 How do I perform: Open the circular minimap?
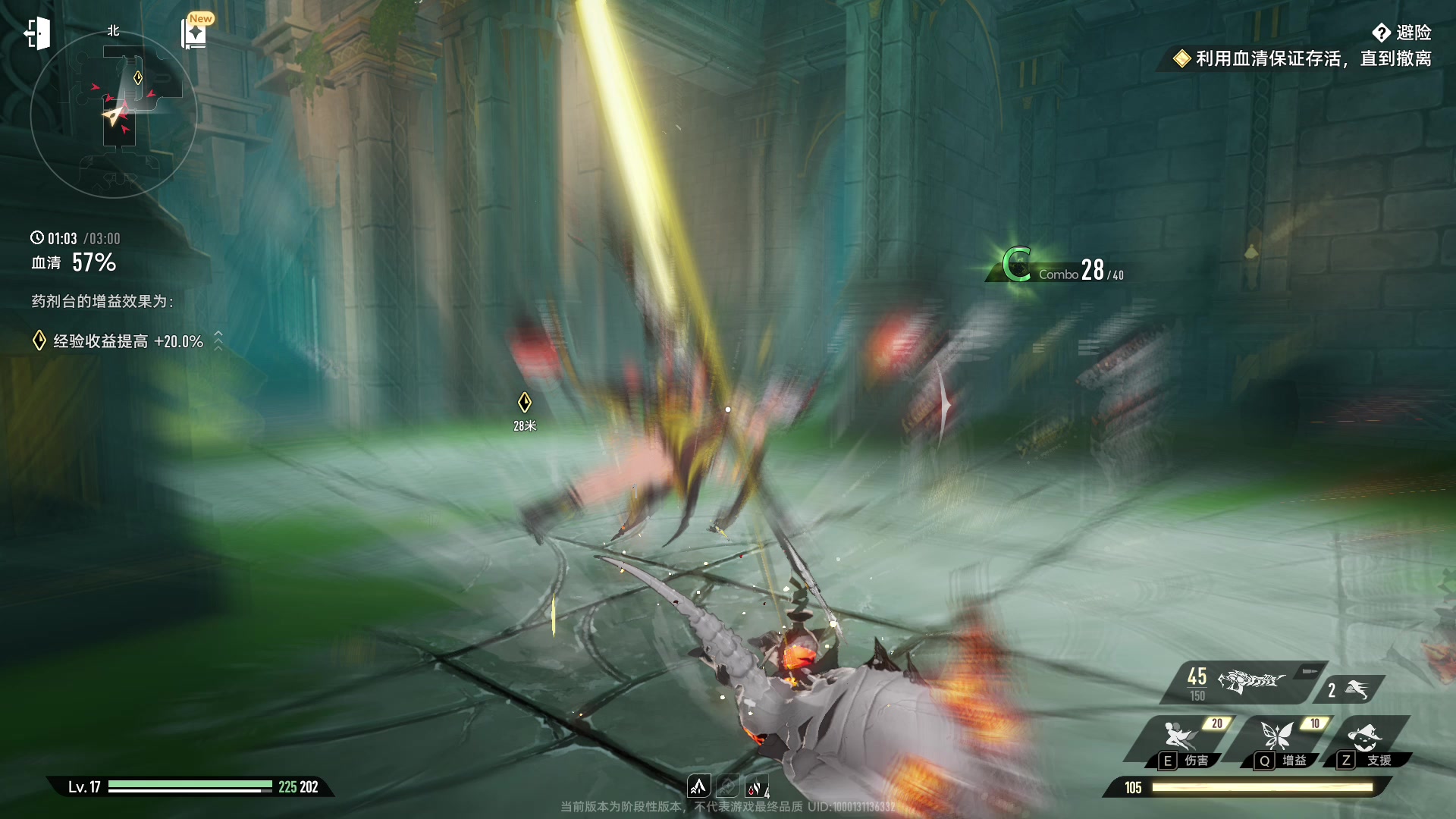click(114, 115)
